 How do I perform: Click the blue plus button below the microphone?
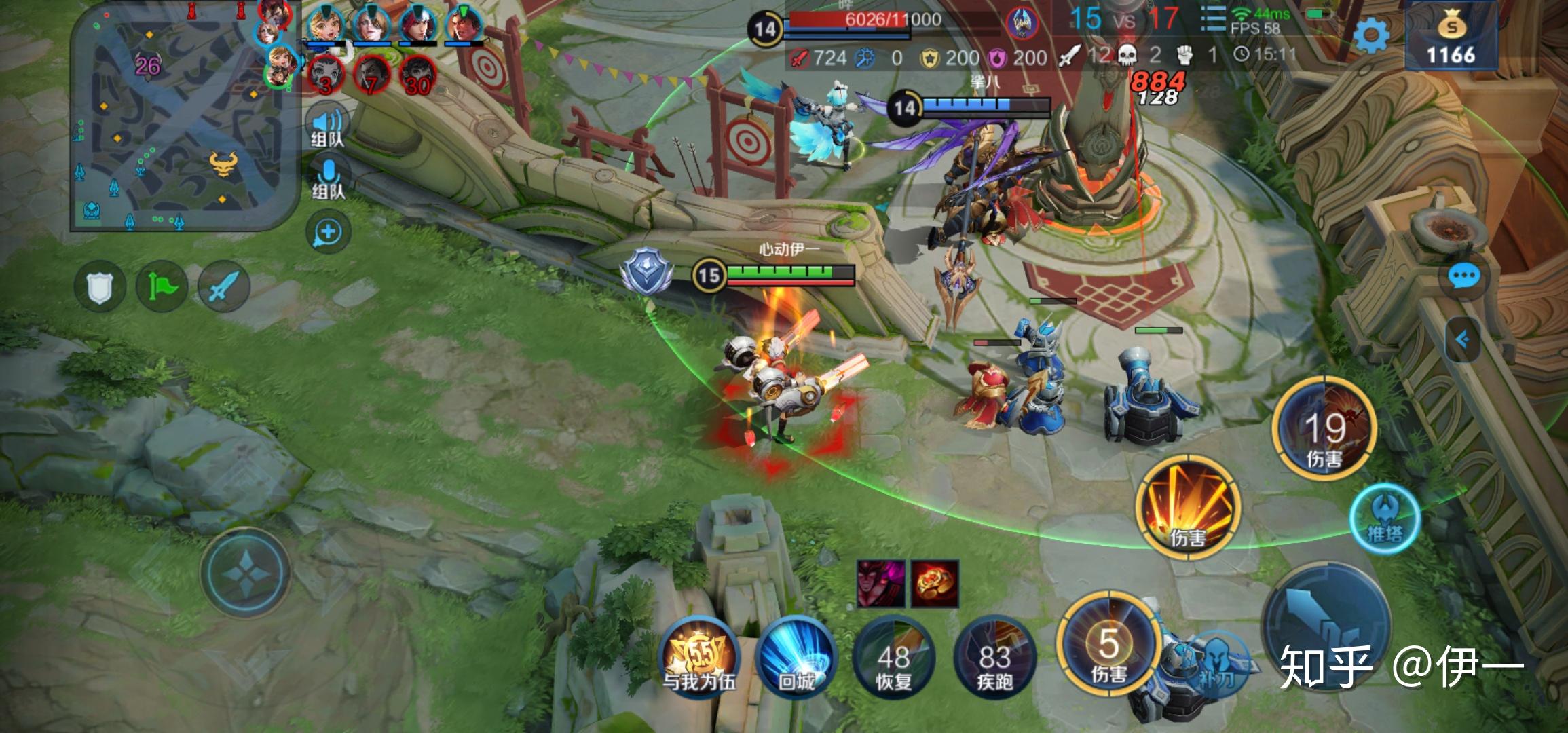click(x=329, y=232)
